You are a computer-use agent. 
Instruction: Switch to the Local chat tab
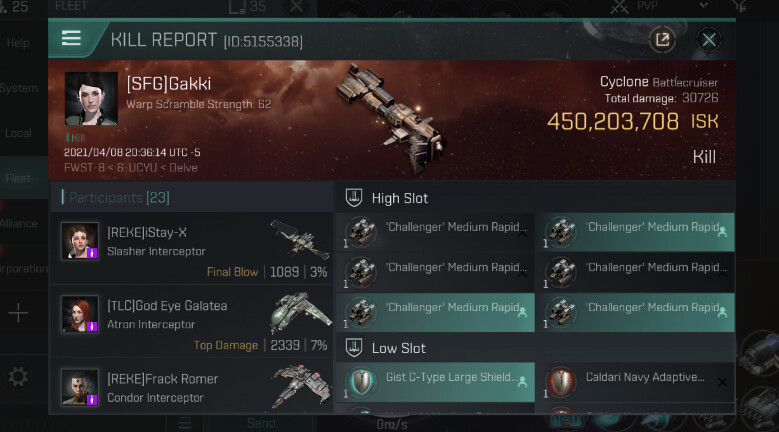[20, 133]
